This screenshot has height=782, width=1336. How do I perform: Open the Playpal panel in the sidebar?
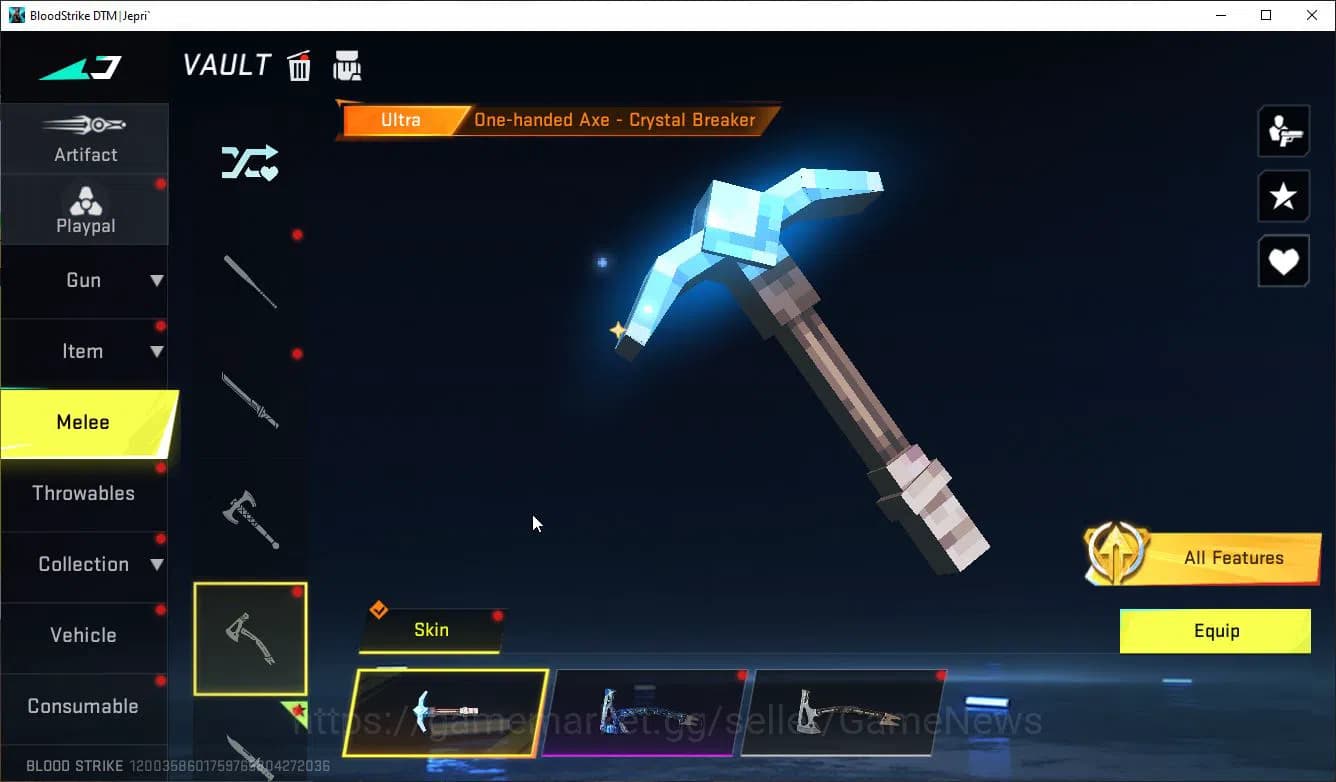pyautogui.click(x=85, y=210)
